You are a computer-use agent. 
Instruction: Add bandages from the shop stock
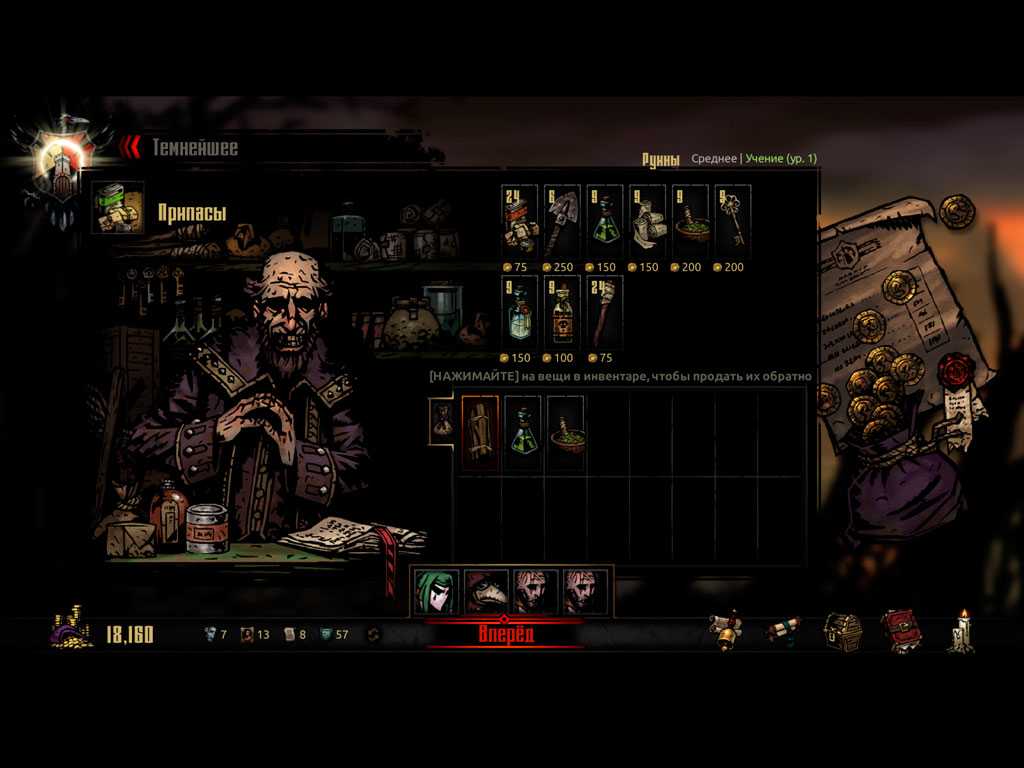coord(647,220)
